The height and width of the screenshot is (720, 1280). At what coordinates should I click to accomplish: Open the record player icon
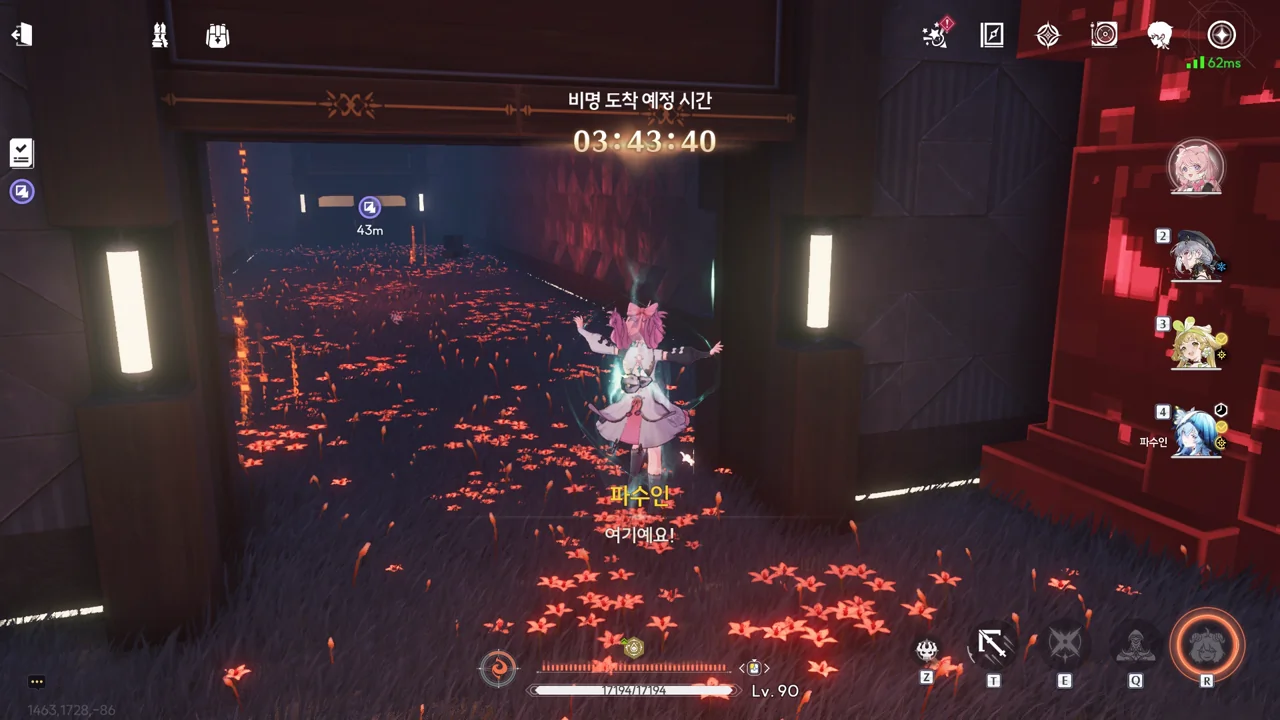point(1104,35)
